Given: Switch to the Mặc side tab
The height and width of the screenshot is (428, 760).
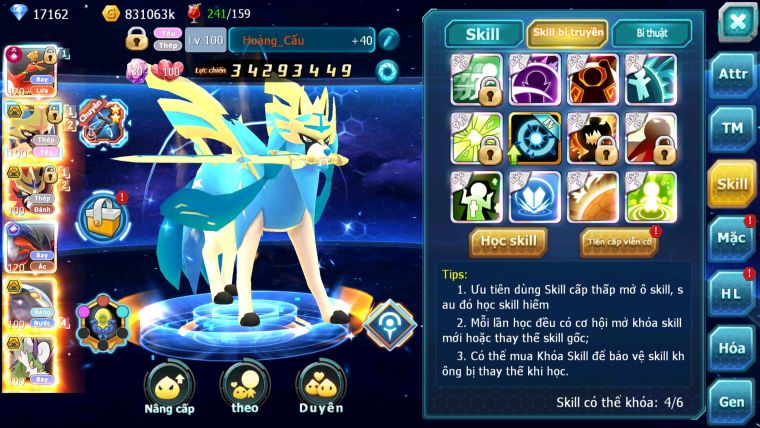Looking at the screenshot, I should 733,238.
